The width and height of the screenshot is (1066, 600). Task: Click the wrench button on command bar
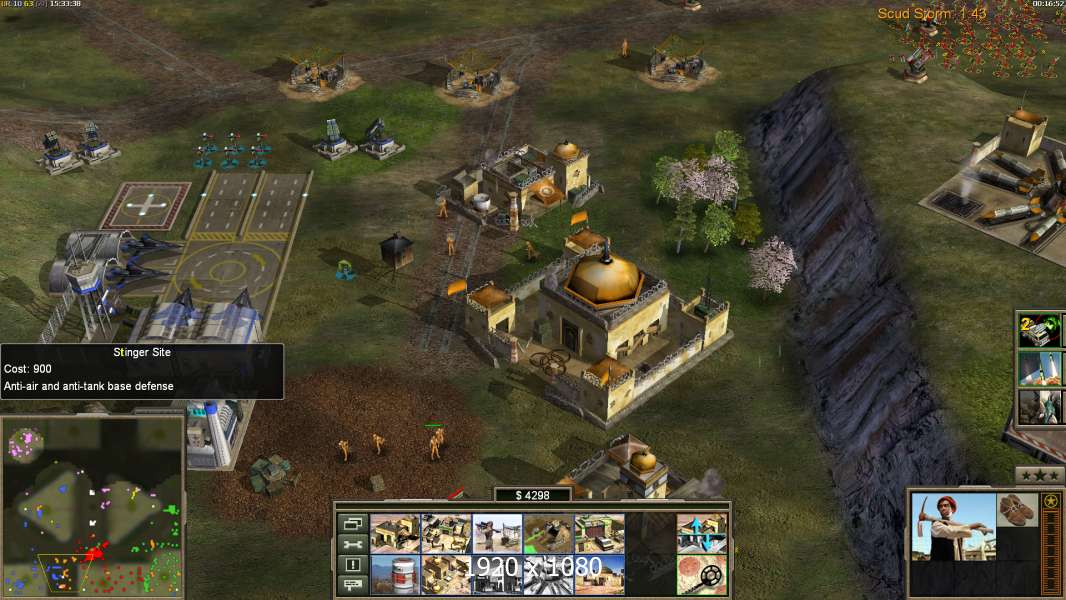(351, 544)
